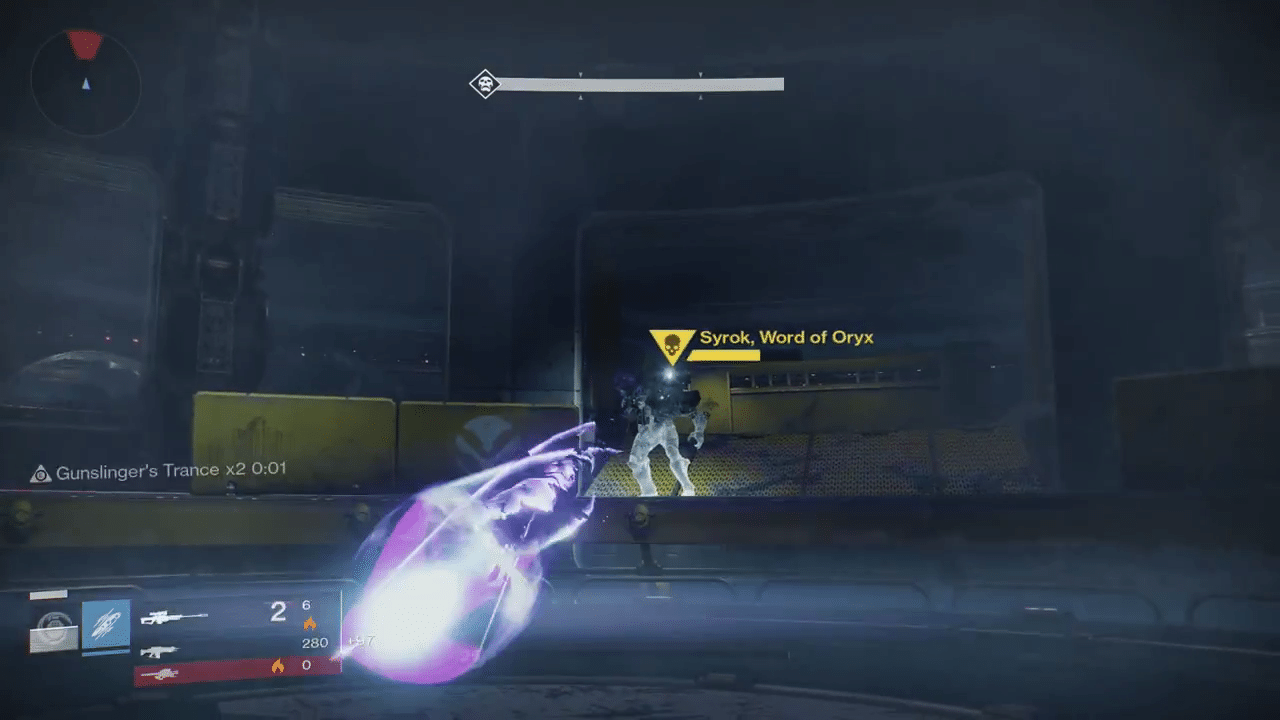
Task: Switch to the heavy weapon on the red bar
Action: click(160, 675)
